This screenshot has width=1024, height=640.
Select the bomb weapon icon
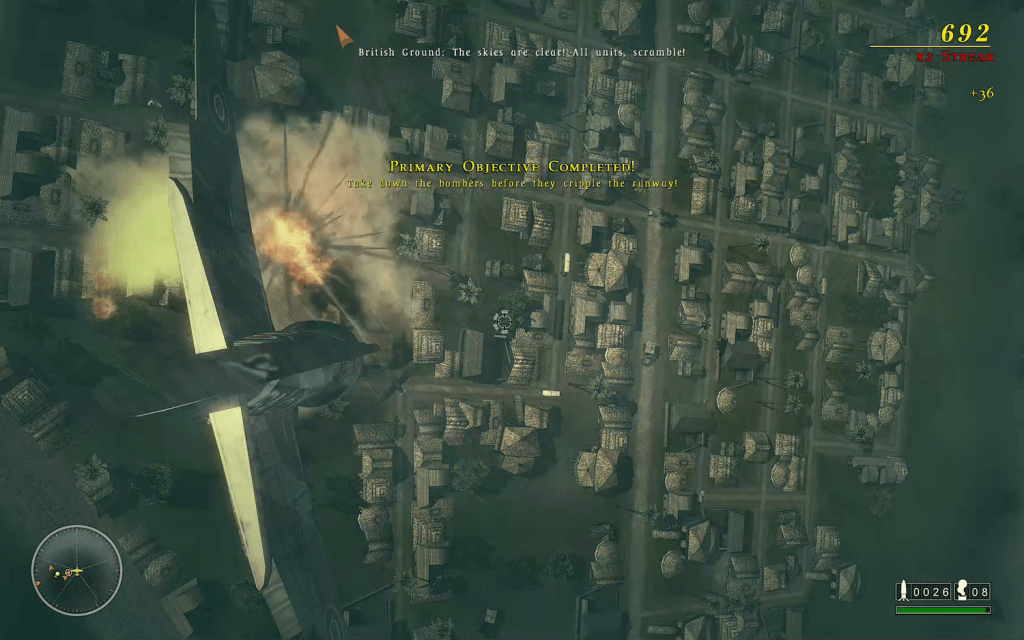click(x=963, y=591)
